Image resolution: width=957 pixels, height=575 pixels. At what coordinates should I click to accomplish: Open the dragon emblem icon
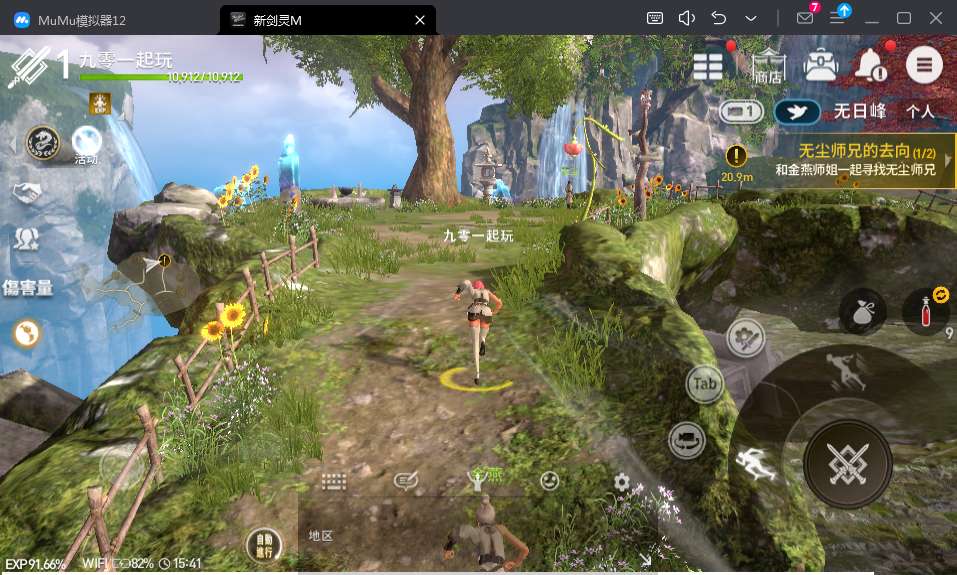pos(42,142)
